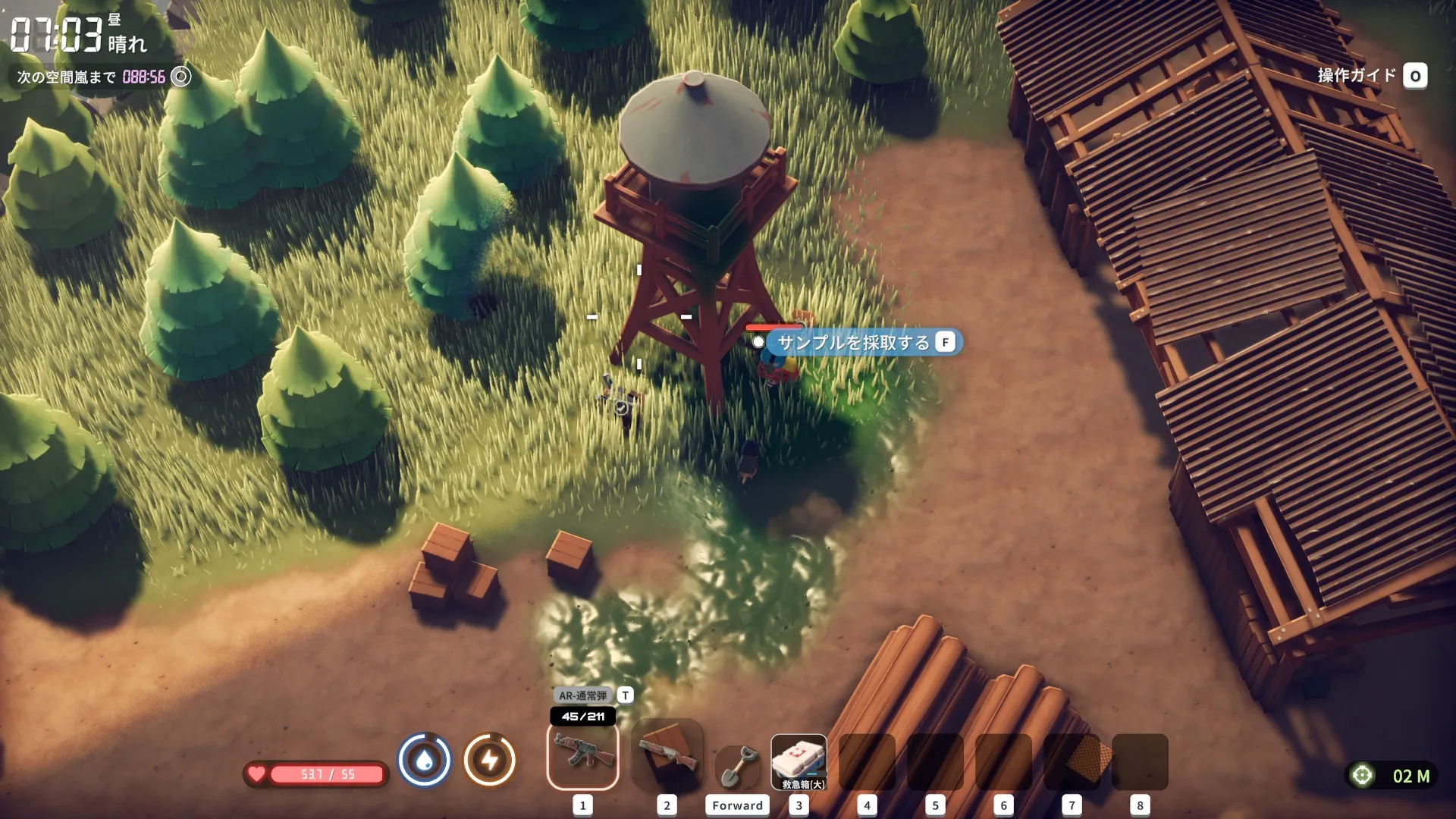Equip the shovel melee tool
Screen dimensions: 1456x819
coord(737,766)
